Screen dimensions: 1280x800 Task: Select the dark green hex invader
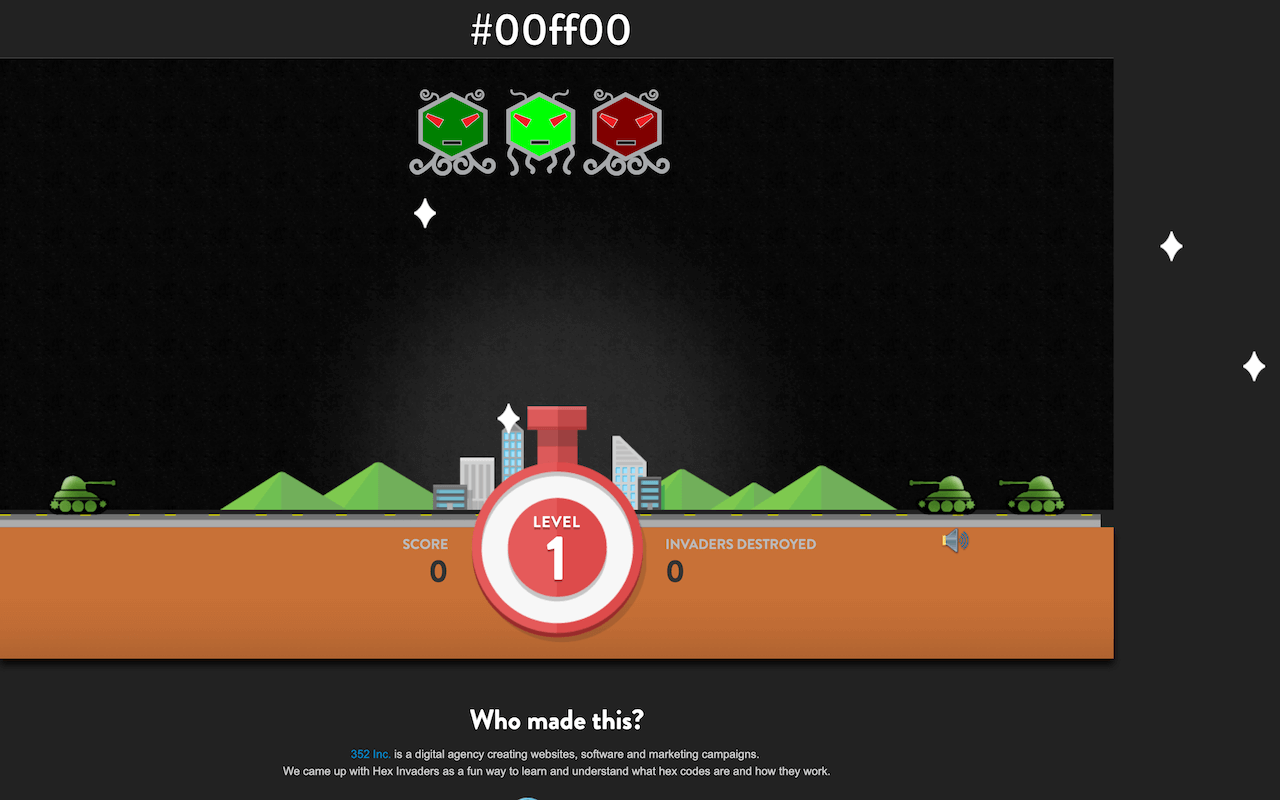(x=451, y=128)
